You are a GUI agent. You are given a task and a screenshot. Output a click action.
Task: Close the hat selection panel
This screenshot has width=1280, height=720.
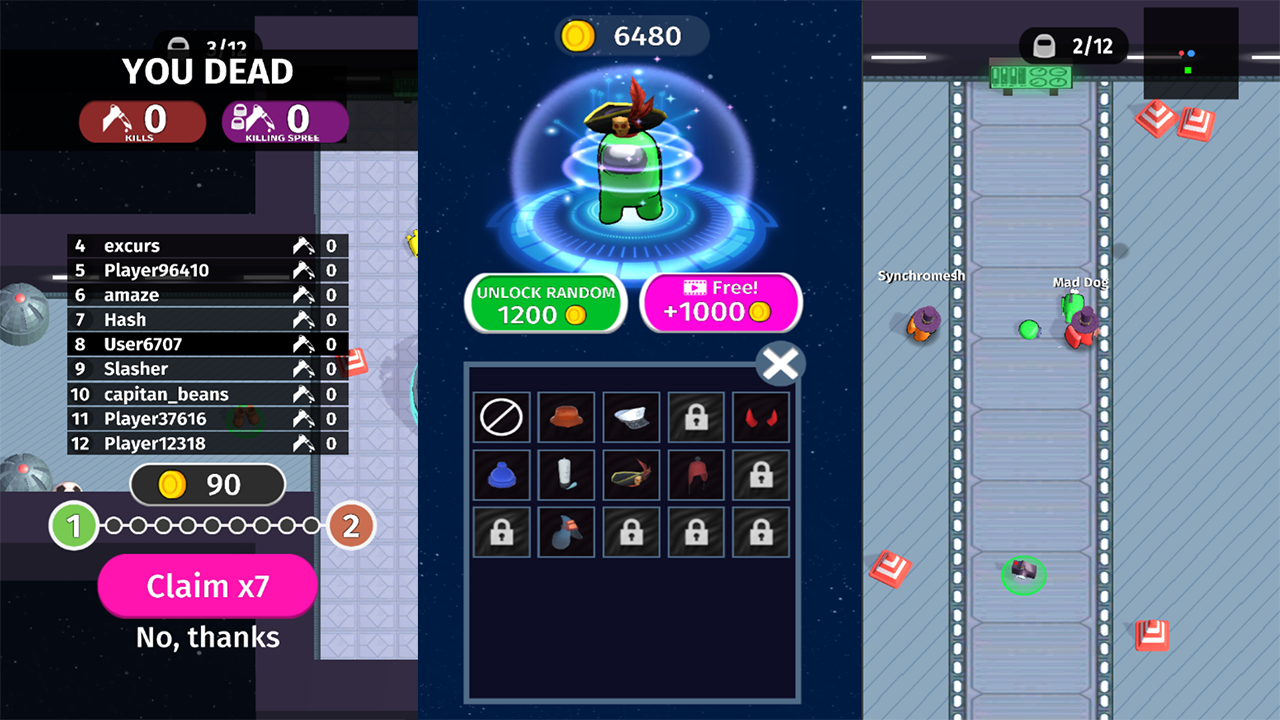[x=780, y=364]
